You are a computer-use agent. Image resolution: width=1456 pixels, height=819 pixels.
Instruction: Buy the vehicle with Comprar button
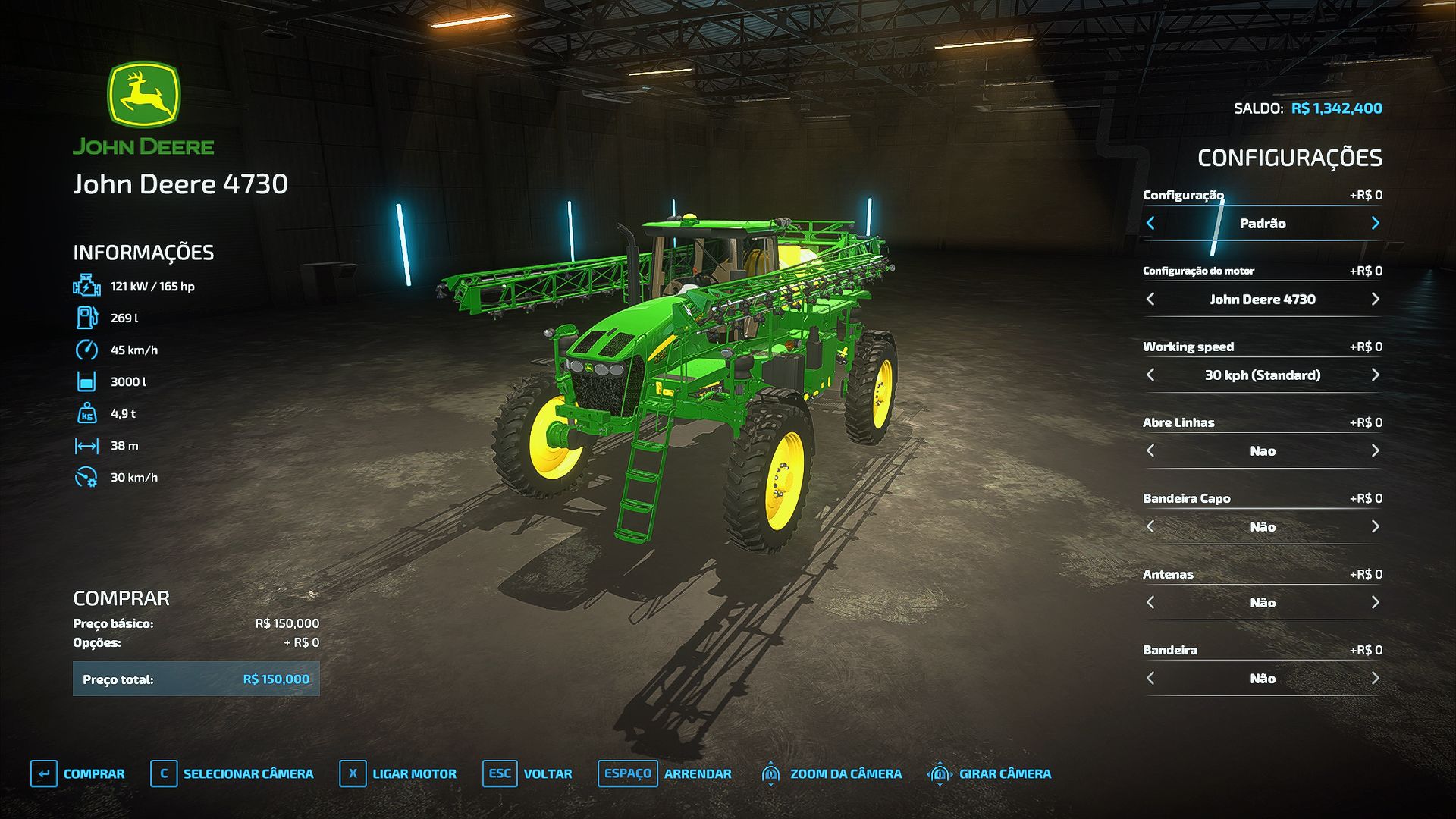[78, 773]
